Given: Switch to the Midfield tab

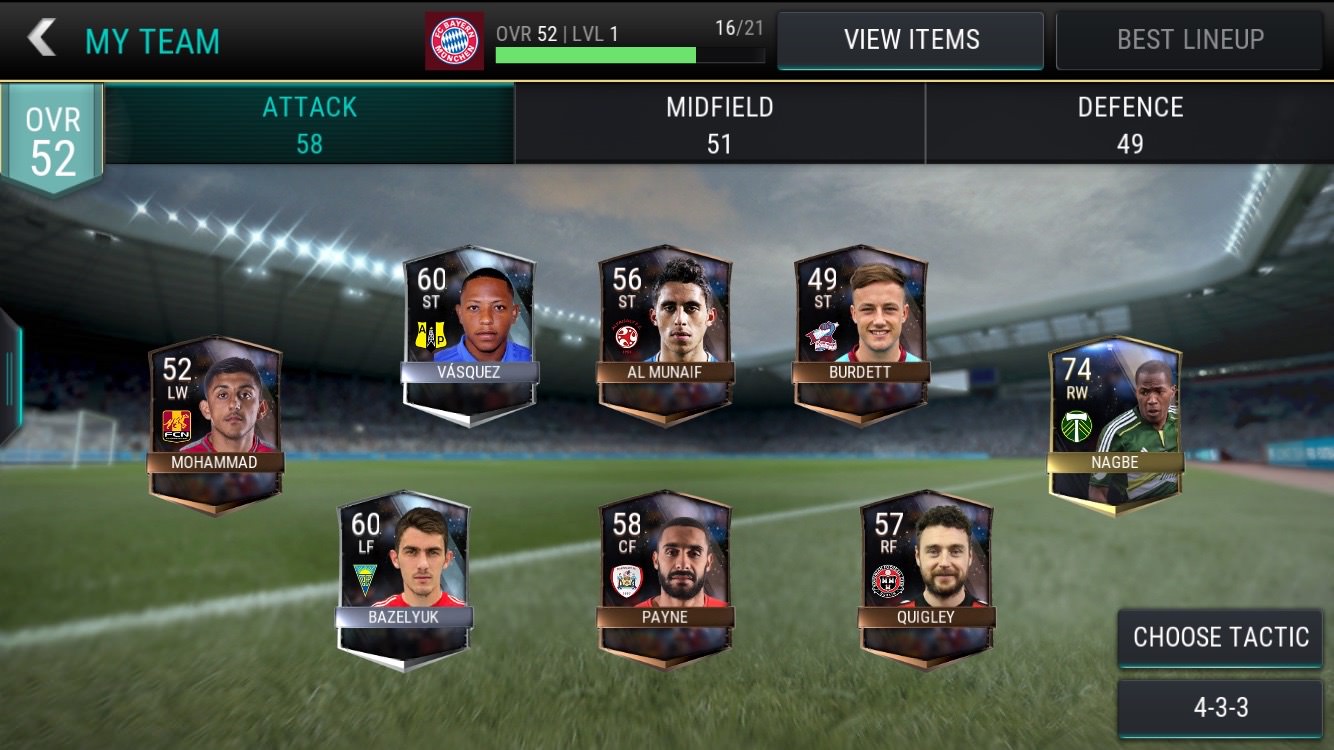Looking at the screenshot, I should (719, 124).
